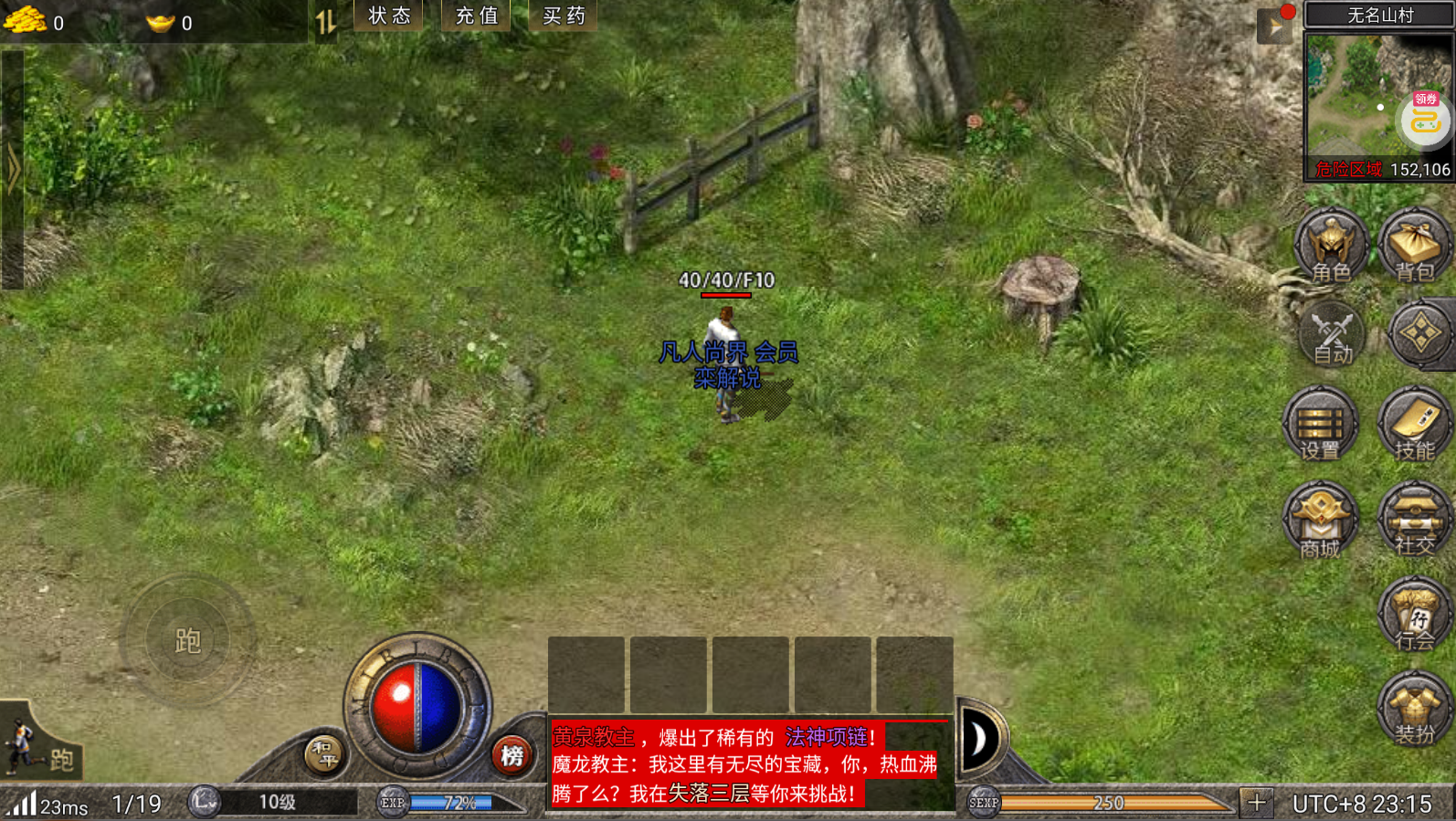1456x821 pixels.
Task: Open the 榜 rankings button
Action: pyautogui.click(x=512, y=755)
